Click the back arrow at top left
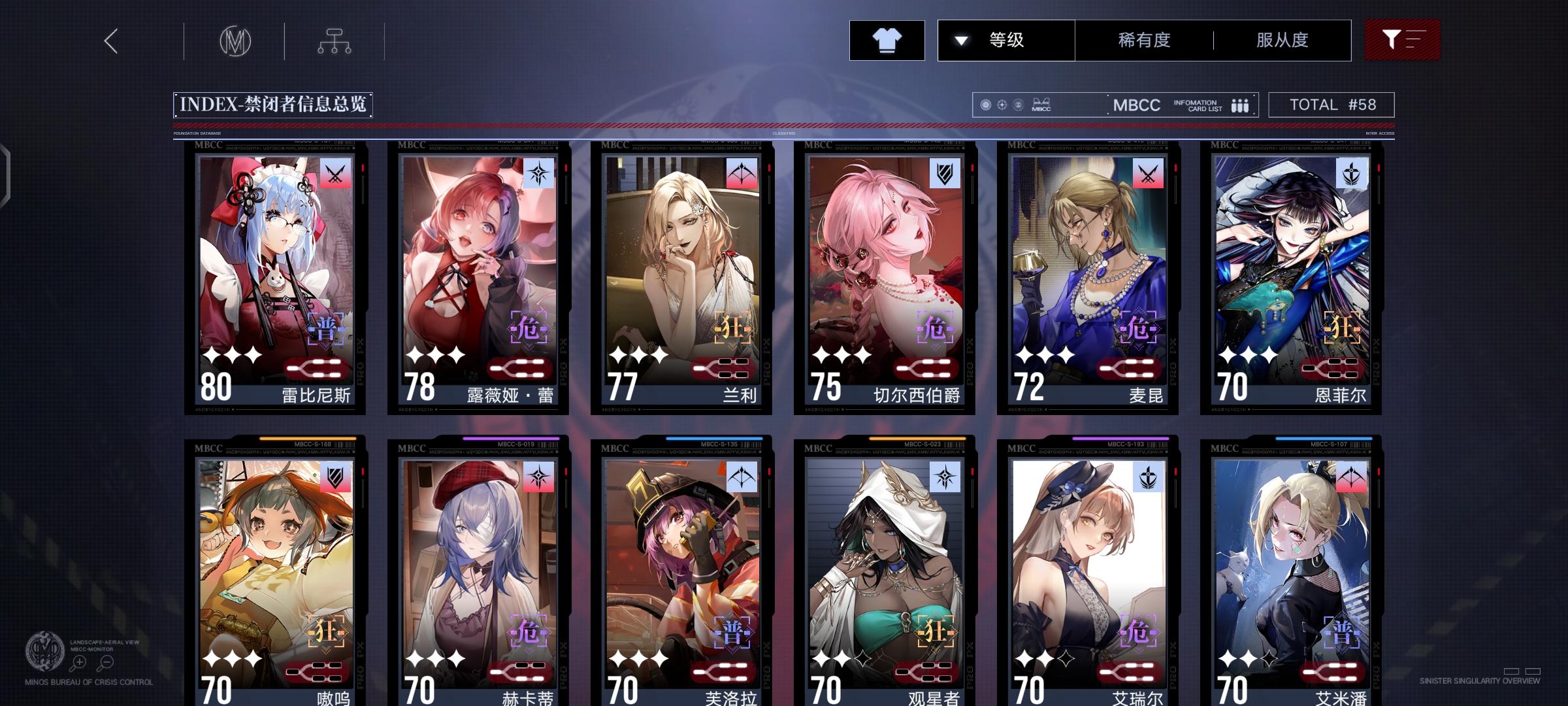The height and width of the screenshot is (706, 1568). click(110, 41)
